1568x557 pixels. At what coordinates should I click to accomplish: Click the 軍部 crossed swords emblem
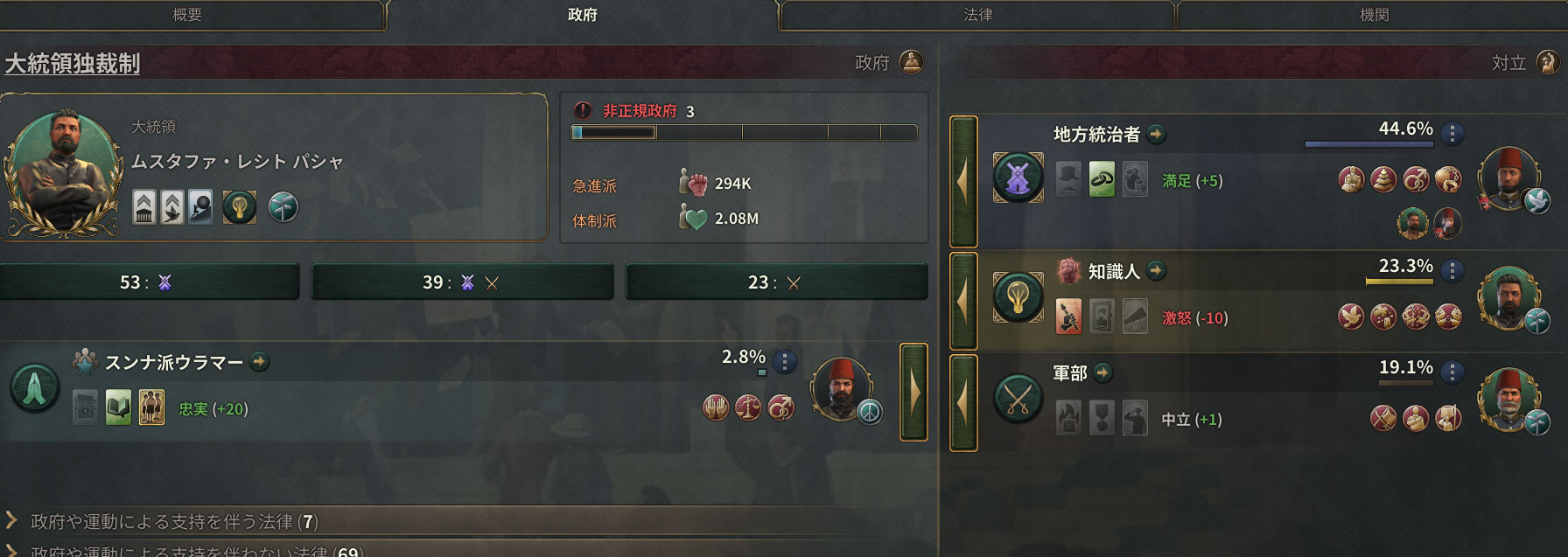[x=1018, y=399]
